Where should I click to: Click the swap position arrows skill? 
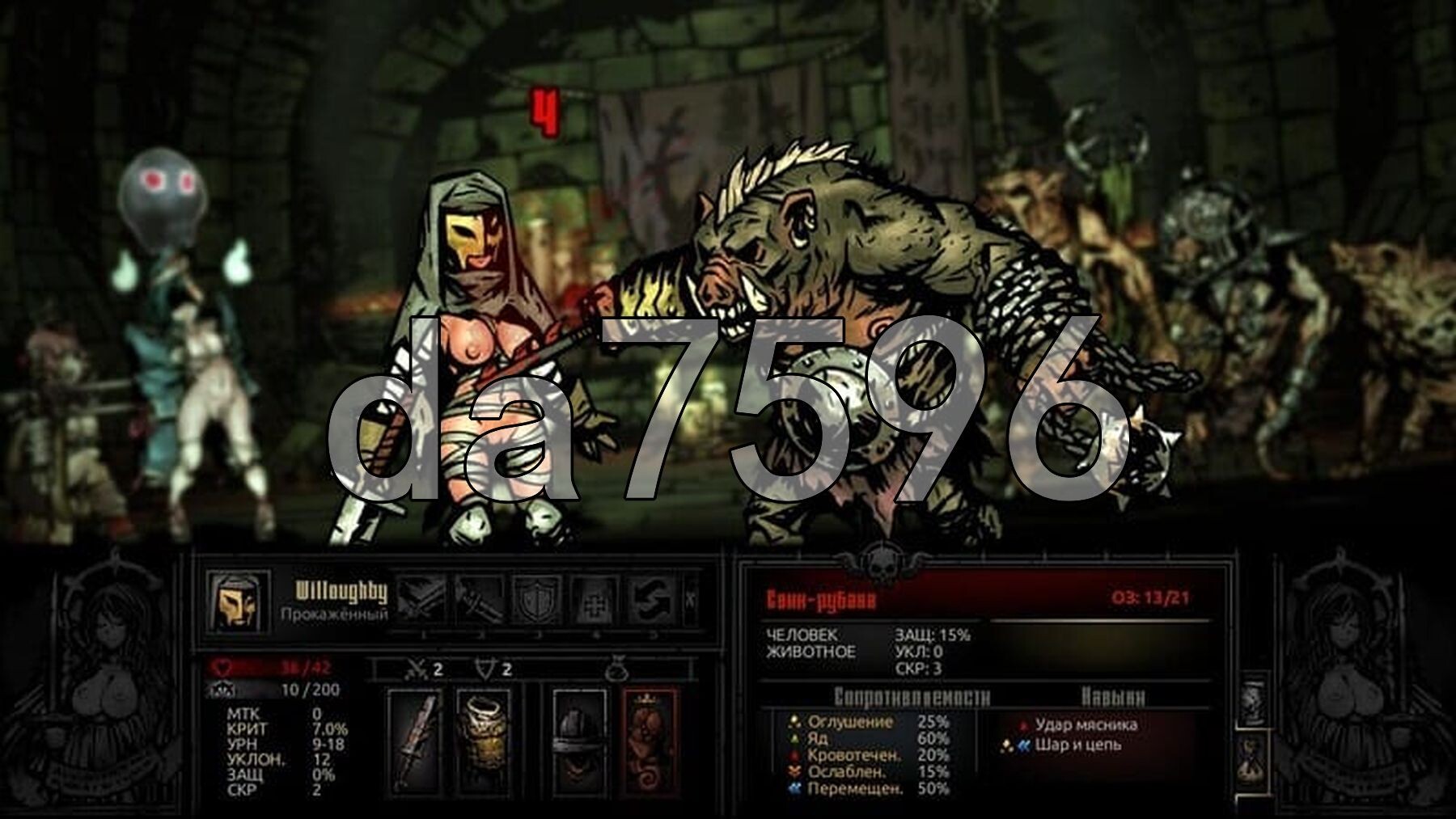pyautogui.click(x=652, y=600)
